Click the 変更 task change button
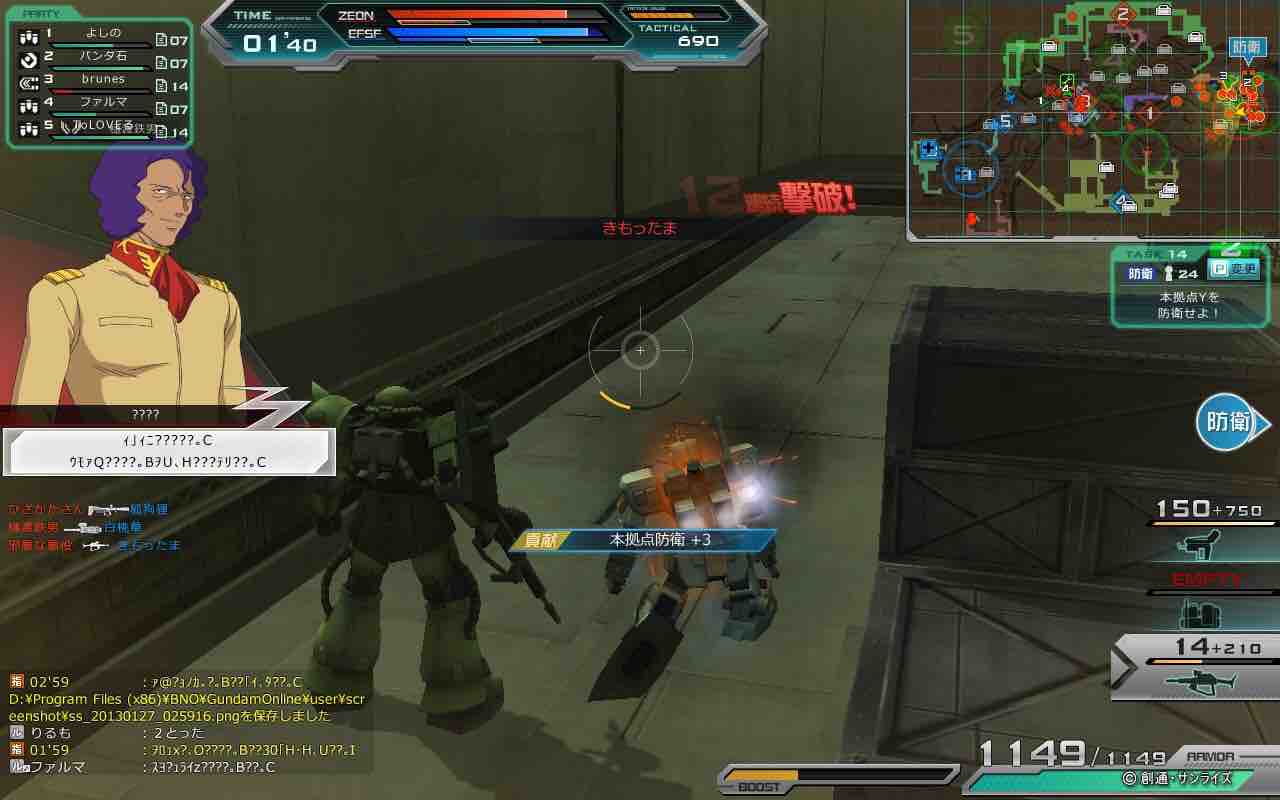This screenshot has height=800, width=1280. point(1236,270)
